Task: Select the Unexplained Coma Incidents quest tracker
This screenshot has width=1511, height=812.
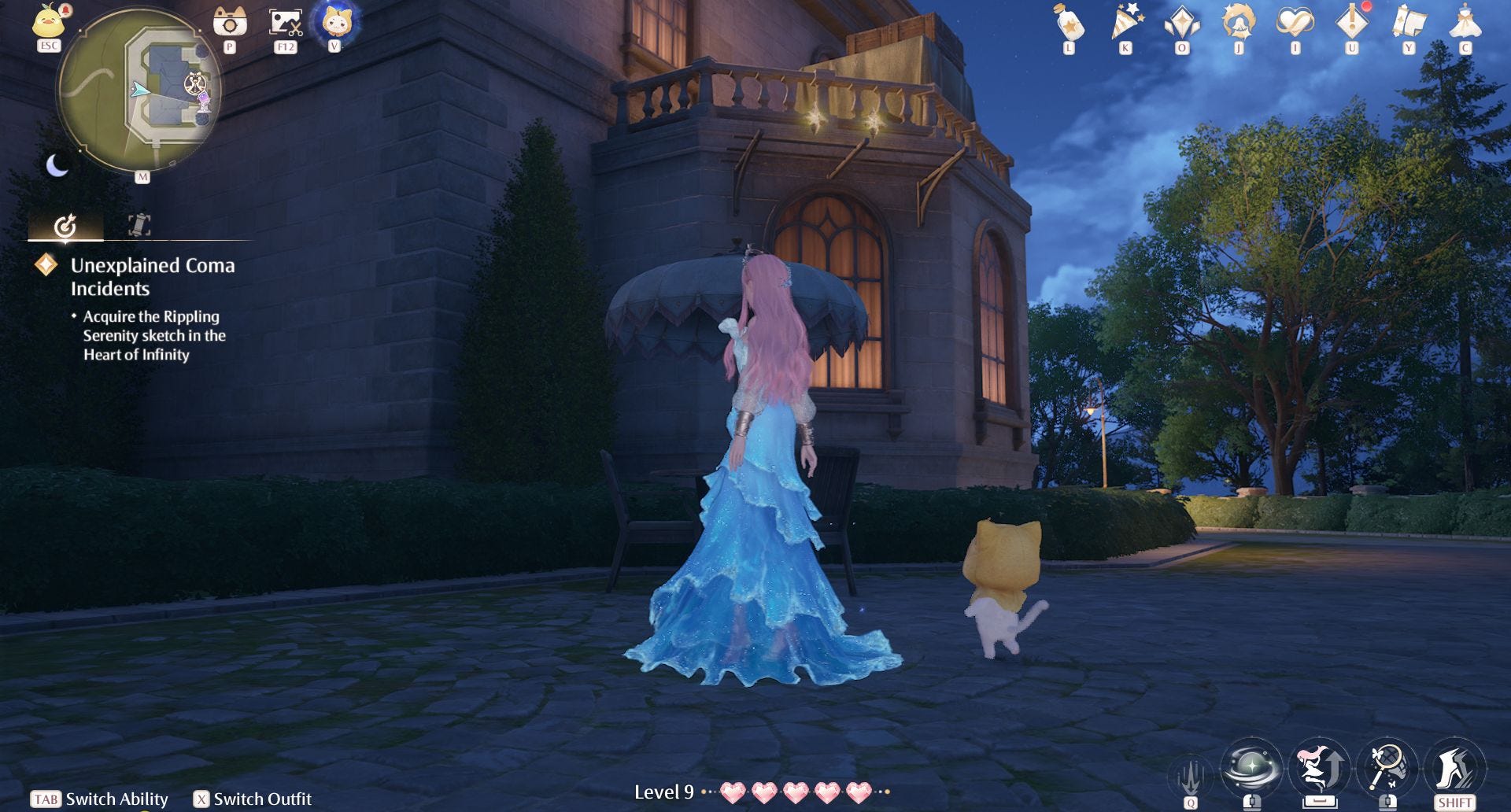Action: [153, 277]
